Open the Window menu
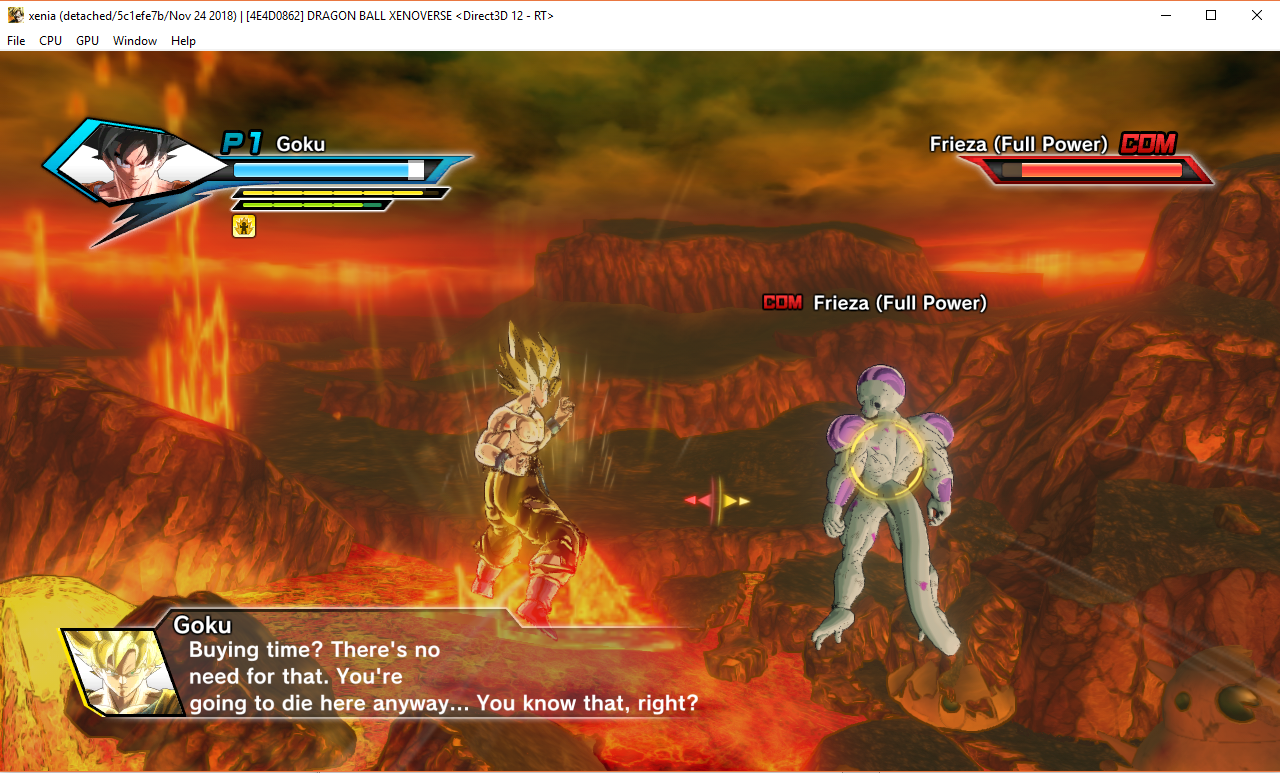 click(x=134, y=41)
